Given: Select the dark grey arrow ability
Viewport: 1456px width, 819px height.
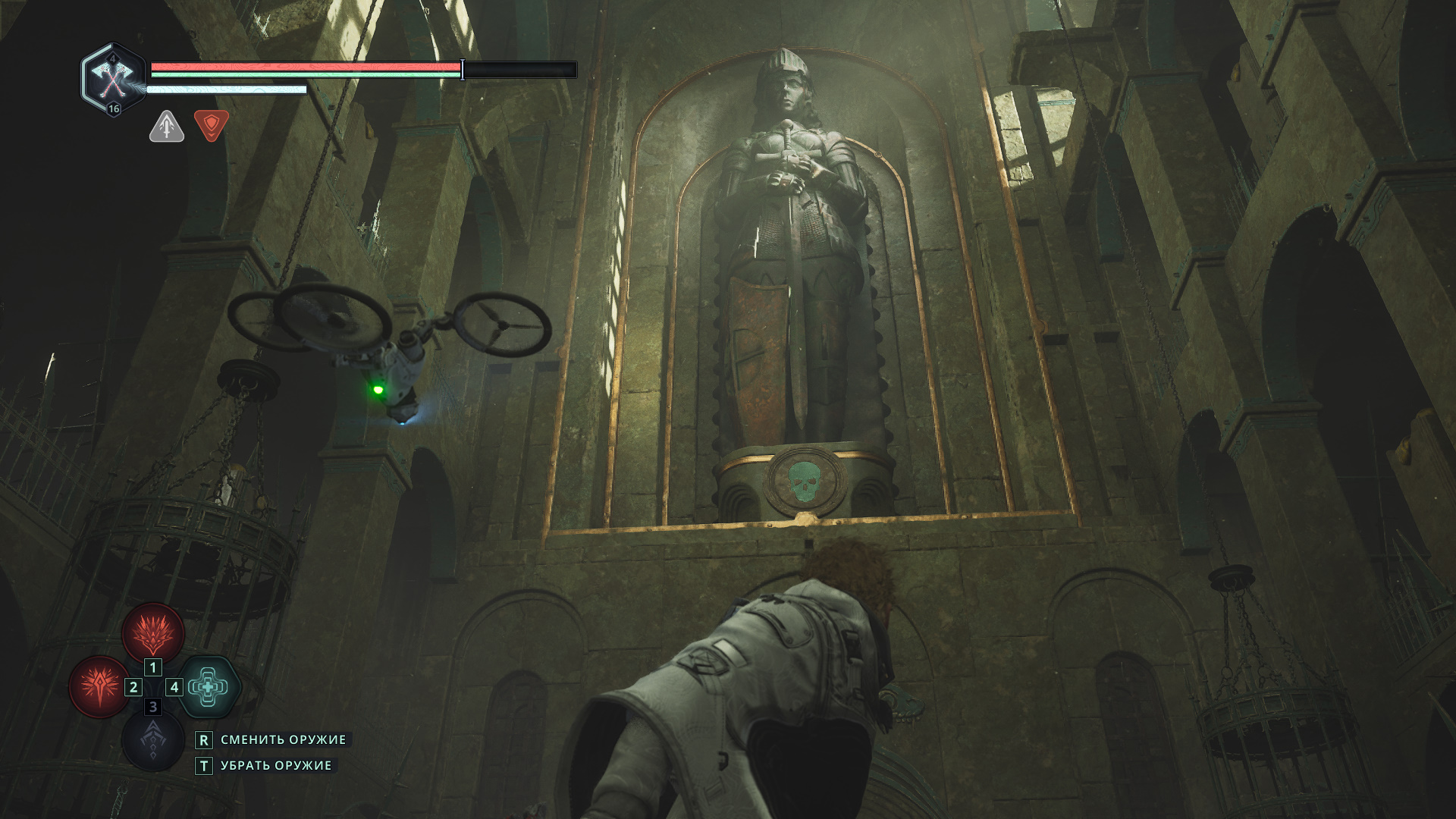Looking at the screenshot, I should [x=152, y=741].
